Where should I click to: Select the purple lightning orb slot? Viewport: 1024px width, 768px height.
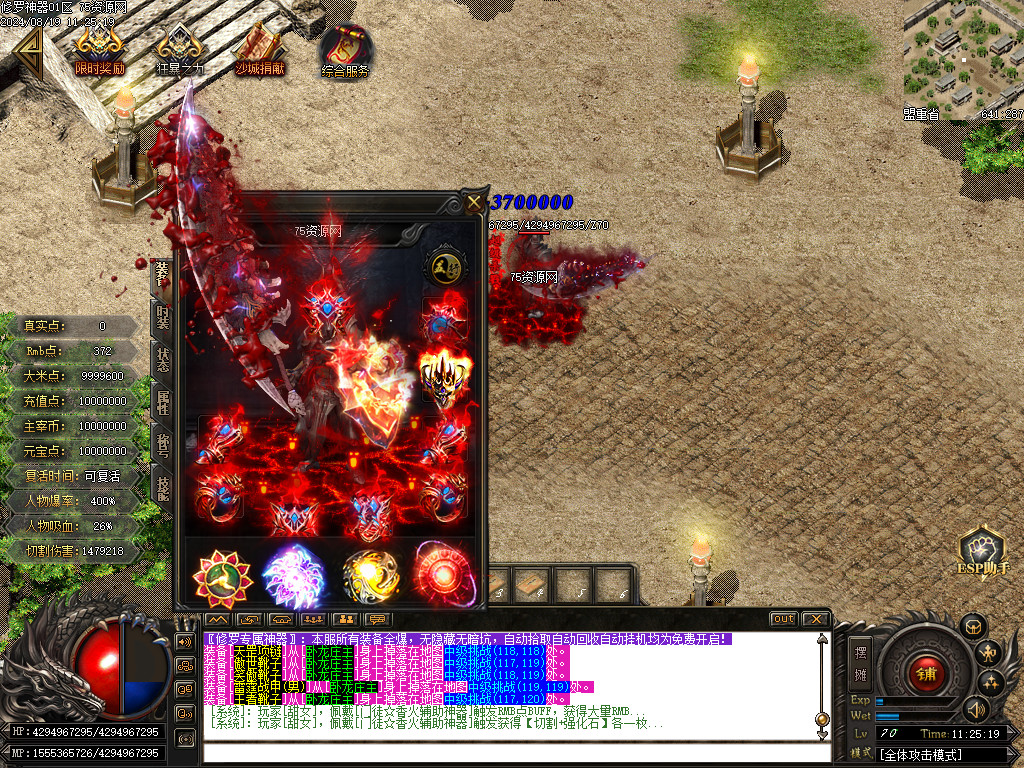coord(292,575)
